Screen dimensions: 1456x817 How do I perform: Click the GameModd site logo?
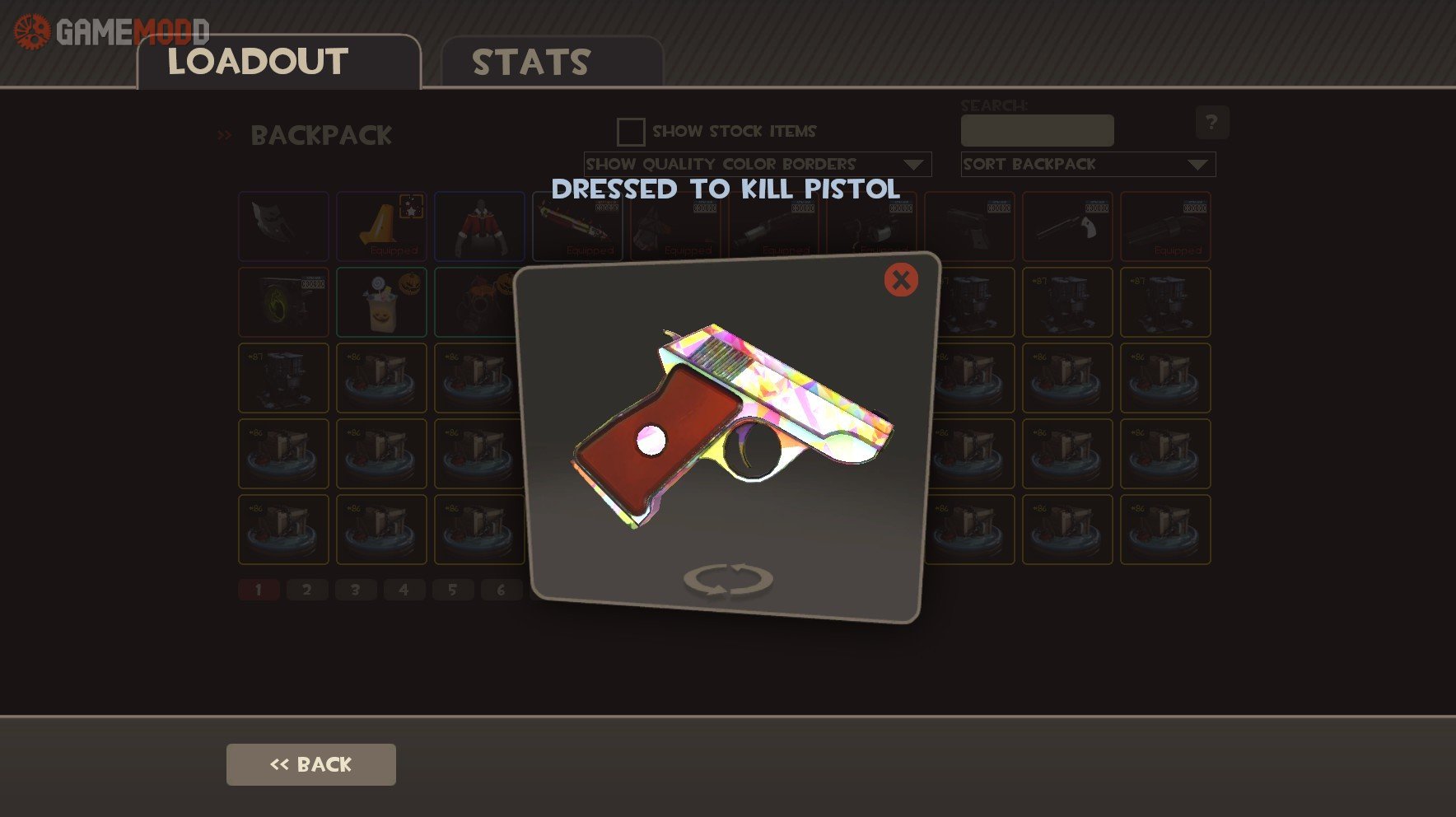[111, 31]
